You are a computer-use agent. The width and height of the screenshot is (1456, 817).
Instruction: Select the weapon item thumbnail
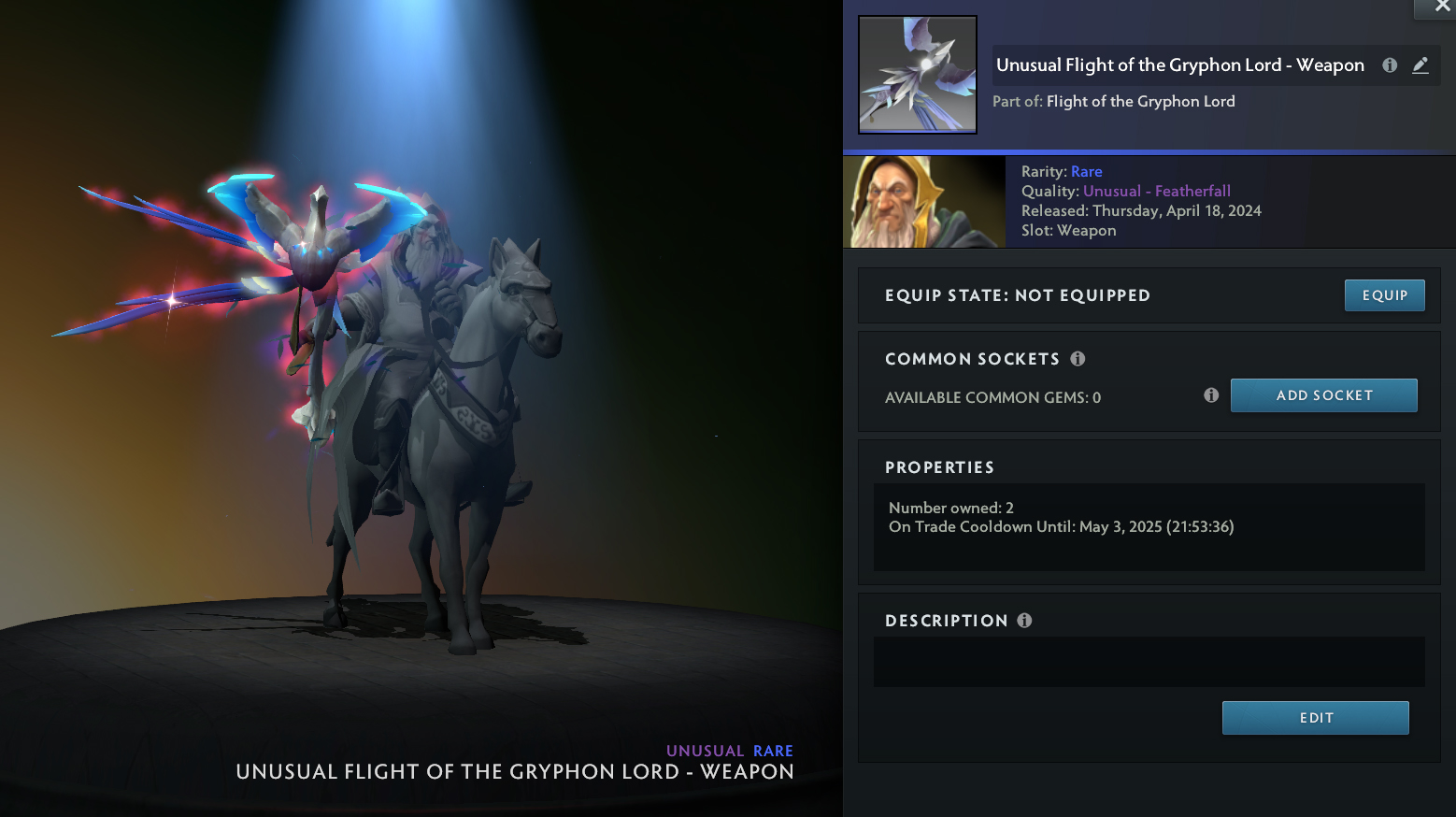click(x=918, y=75)
